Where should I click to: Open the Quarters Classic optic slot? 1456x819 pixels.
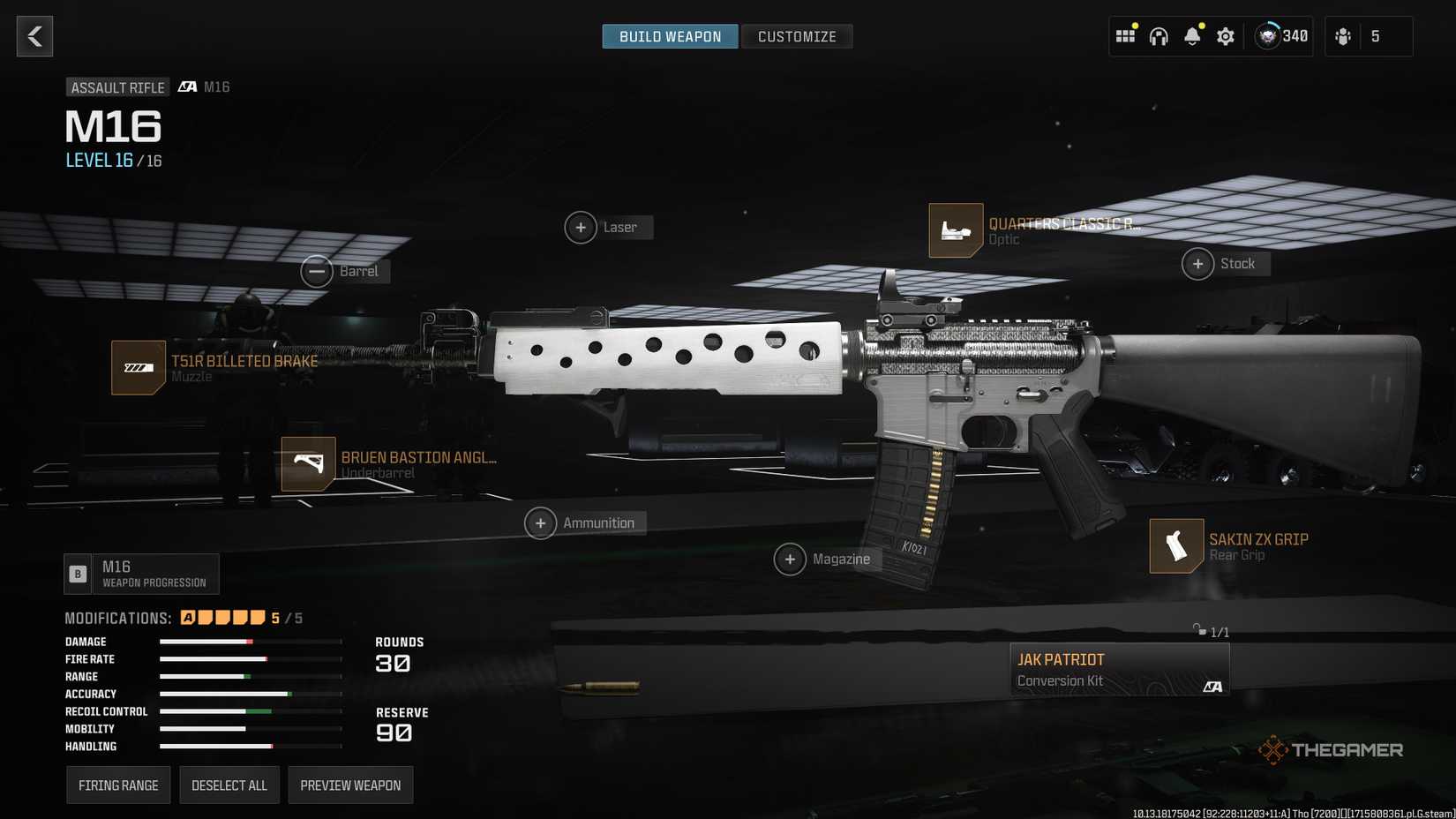pyautogui.click(x=956, y=230)
